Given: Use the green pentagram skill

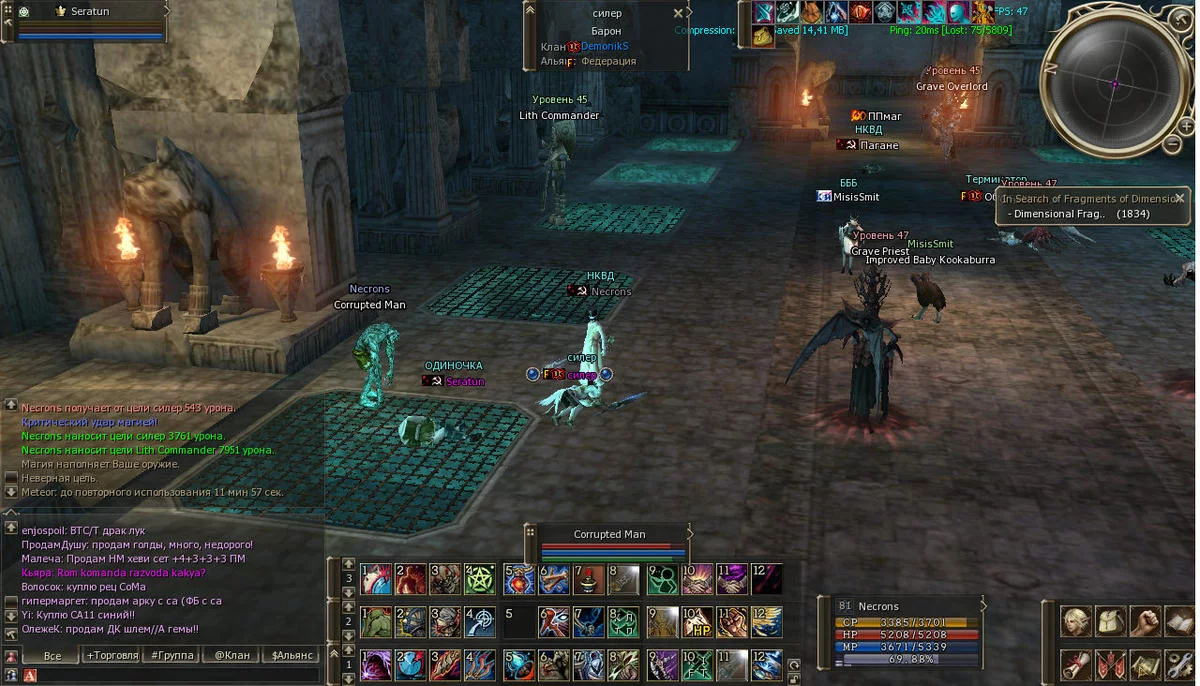Looking at the screenshot, I should click(x=480, y=579).
